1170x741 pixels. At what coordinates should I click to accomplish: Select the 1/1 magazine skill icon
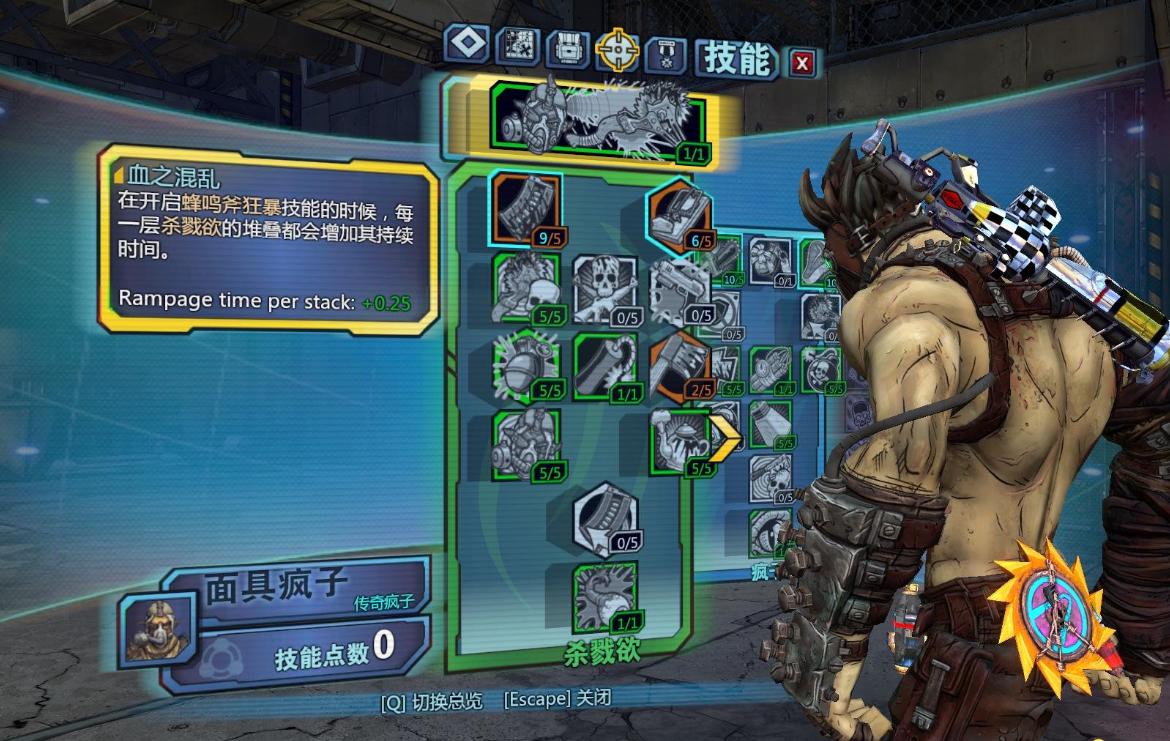pyautogui.click(x=605, y=364)
